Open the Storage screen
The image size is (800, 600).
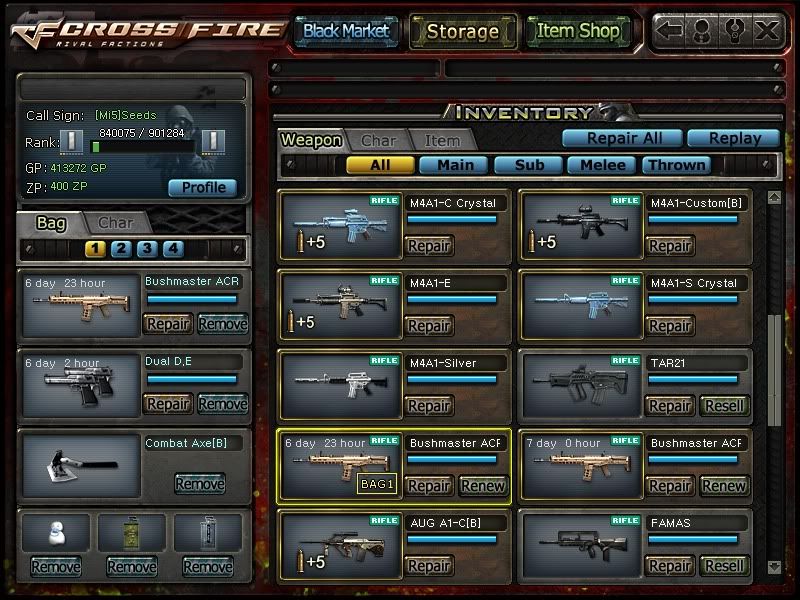pos(462,31)
